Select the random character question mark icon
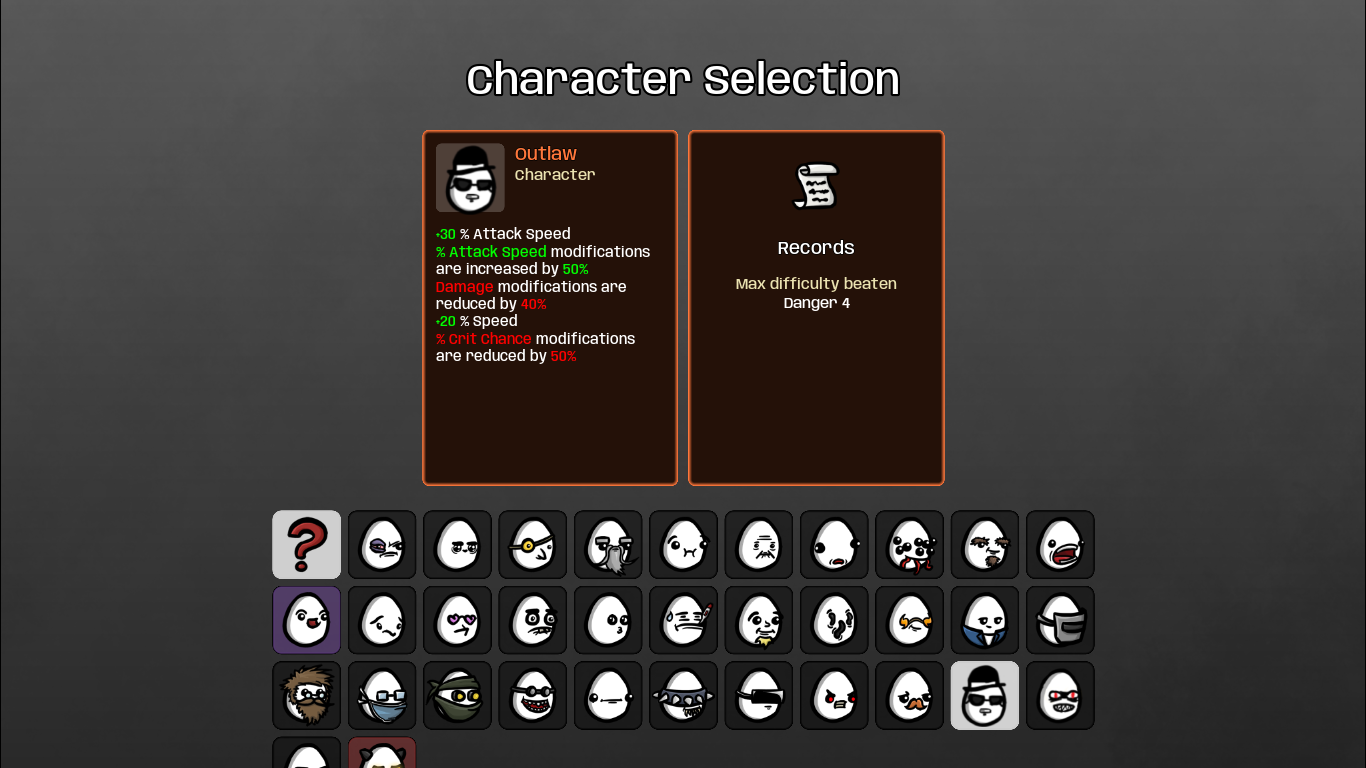1366x768 pixels. tap(306, 545)
